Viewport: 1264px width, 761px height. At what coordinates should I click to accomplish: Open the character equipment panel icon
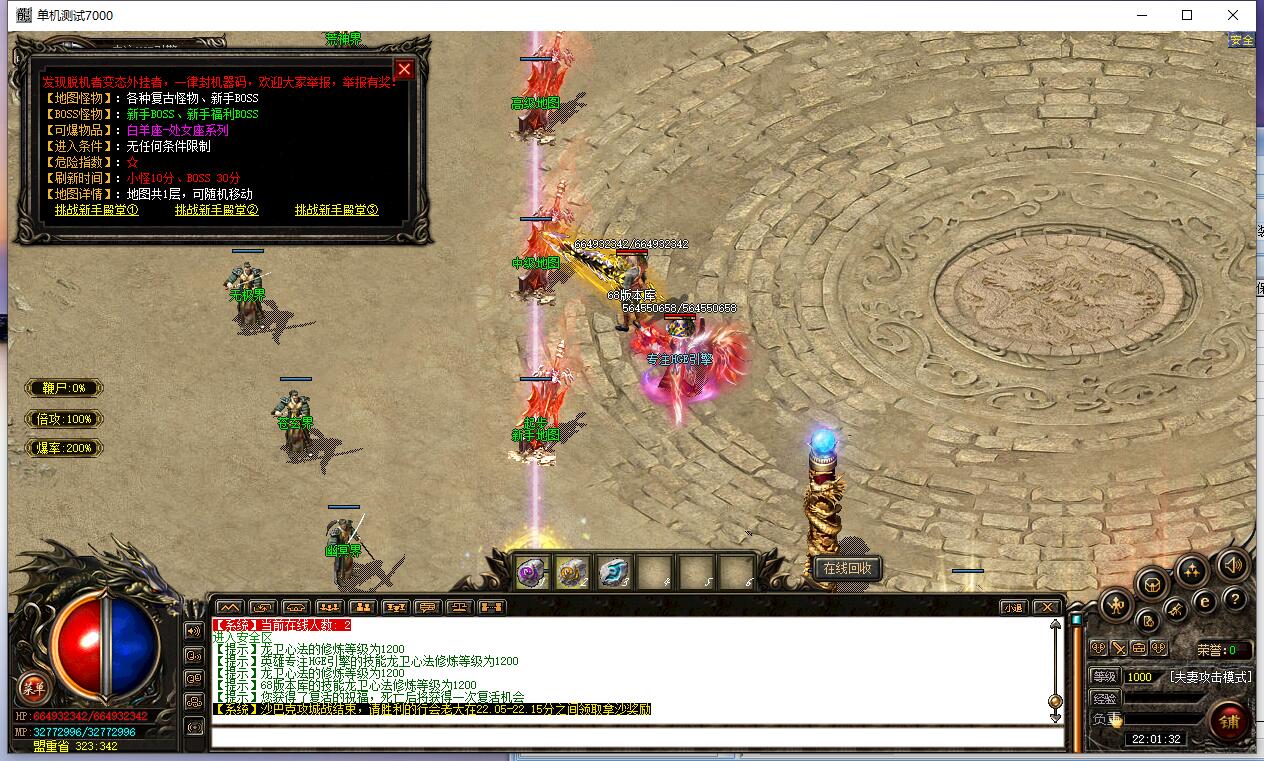pos(1116,603)
